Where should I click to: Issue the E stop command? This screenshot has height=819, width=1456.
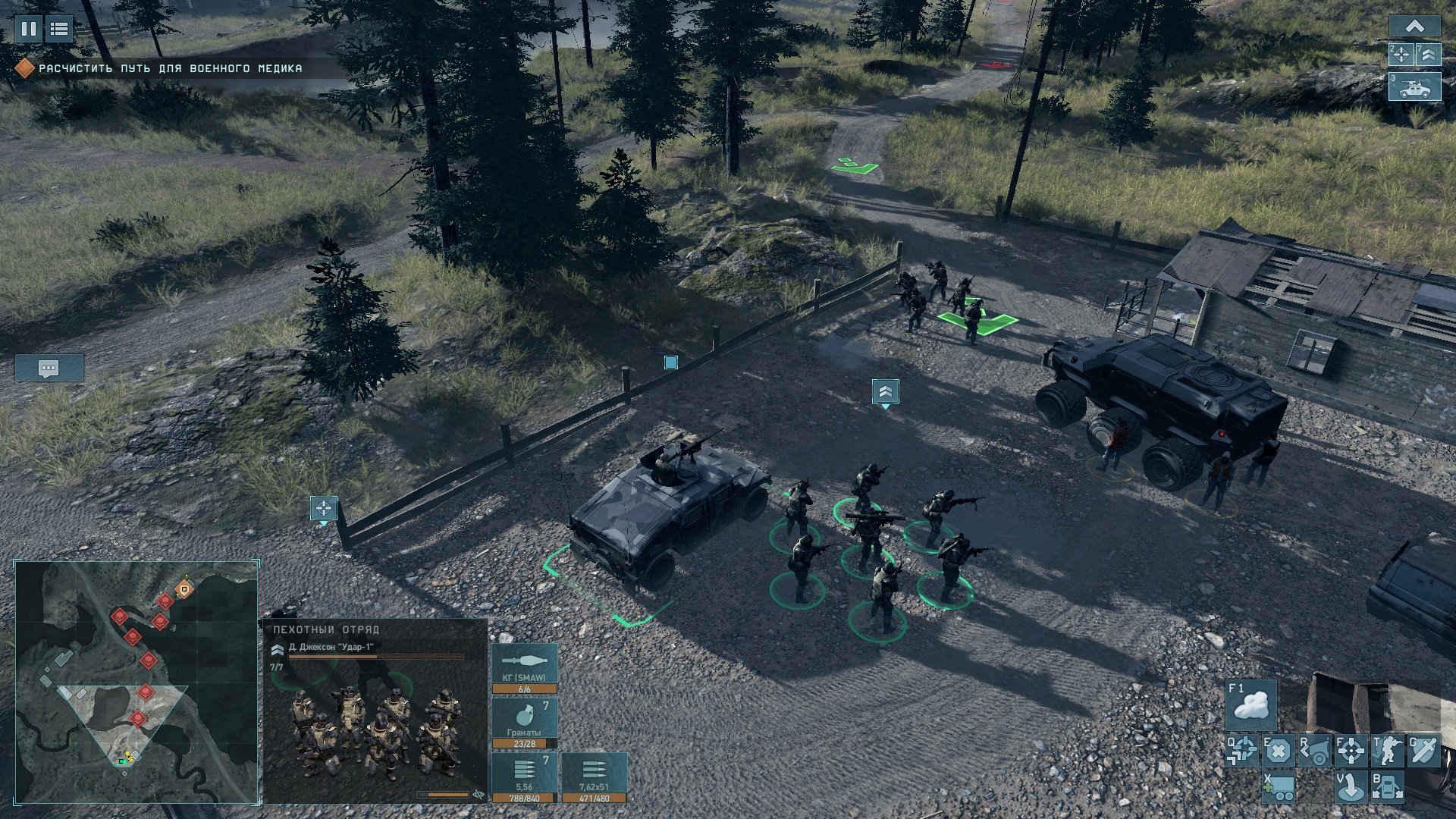pyautogui.click(x=1278, y=751)
